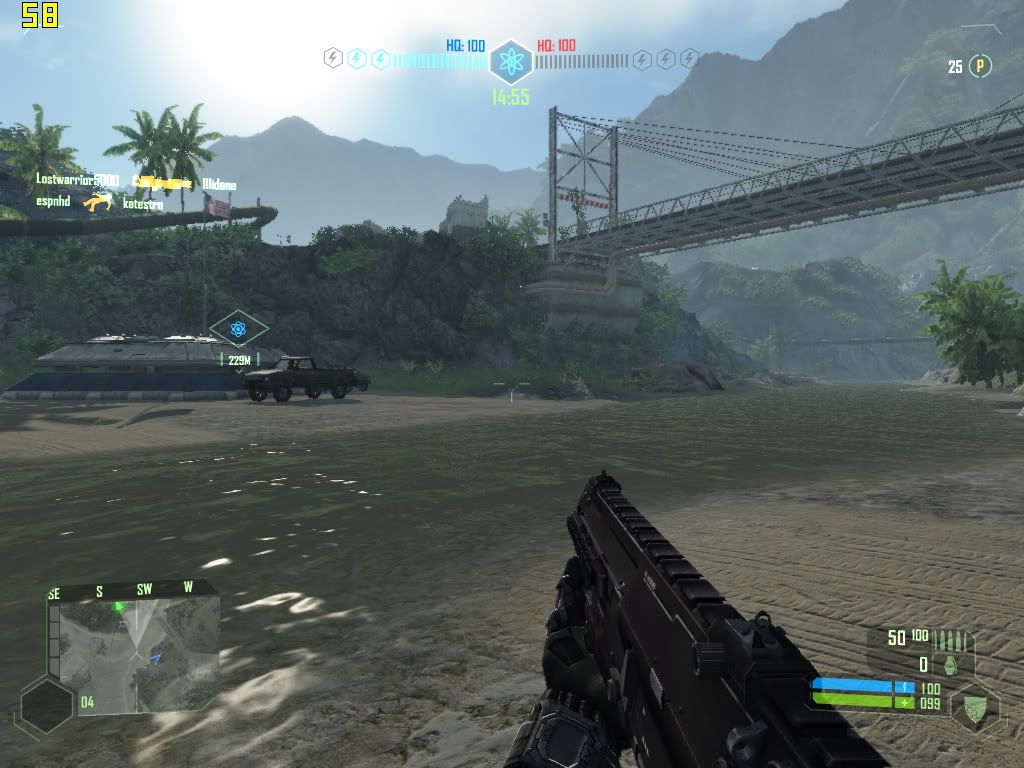Screen dimensions: 1024x768
Task: Select the atom hexagon icon above the timer
Action: pos(511,61)
